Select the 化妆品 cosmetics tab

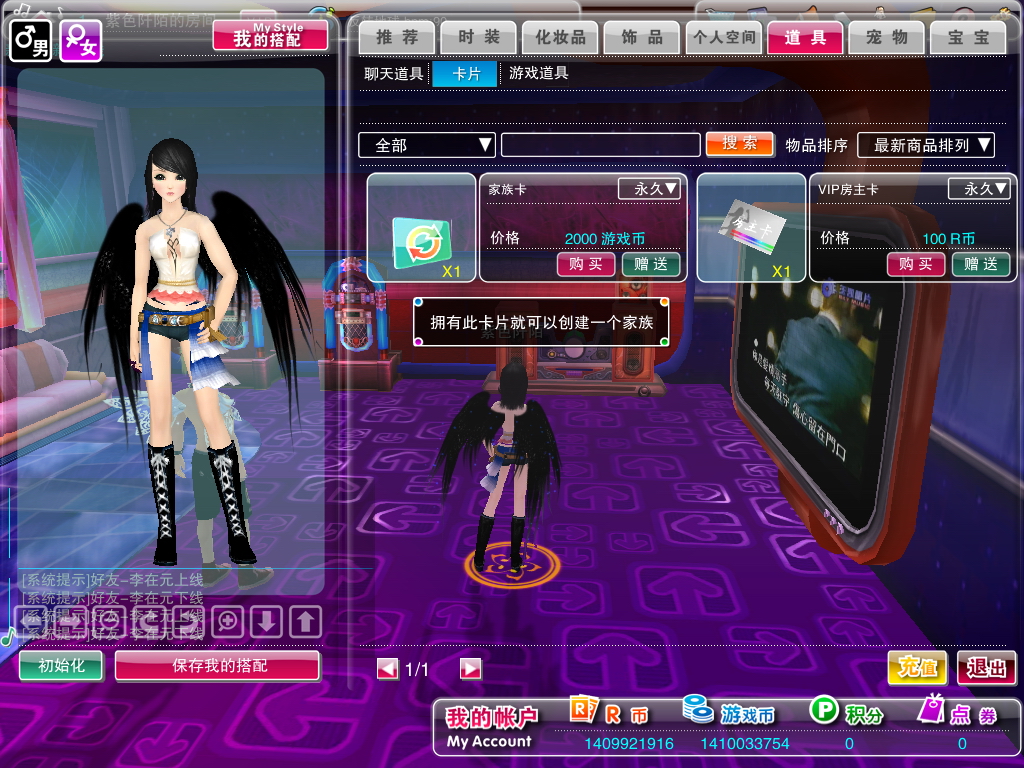560,38
